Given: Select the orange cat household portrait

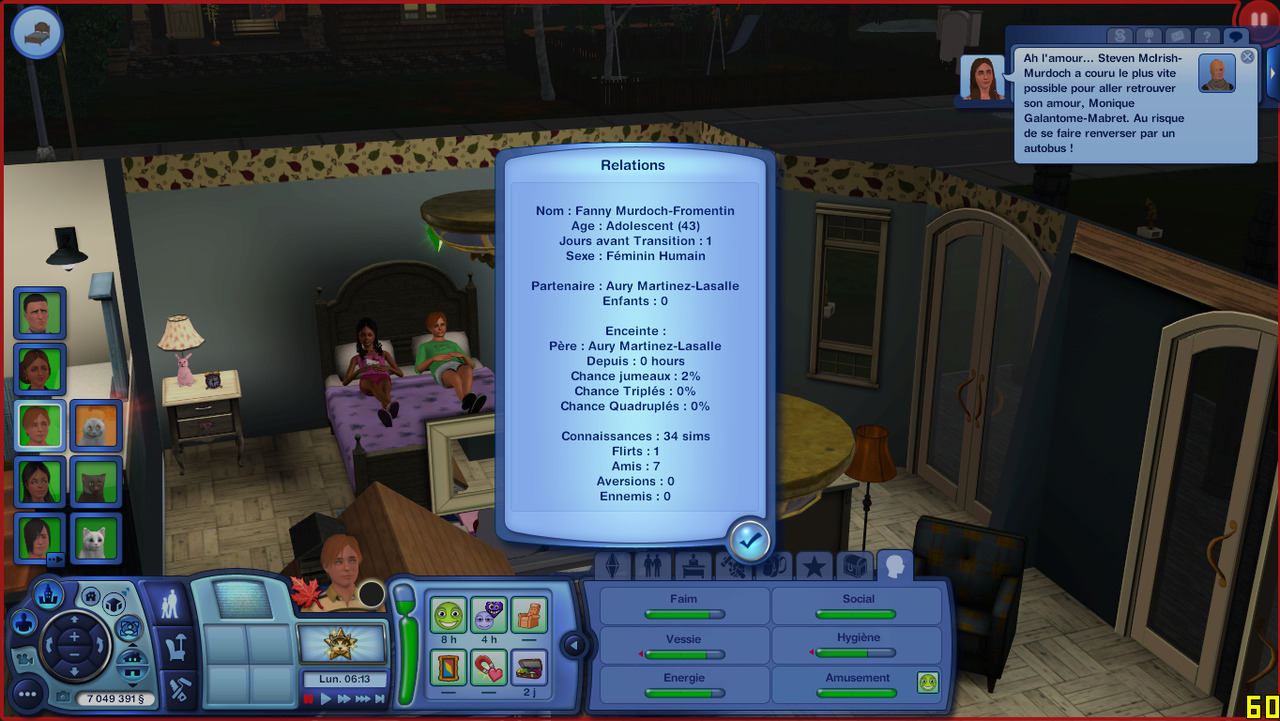Looking at the screenshot, I should 96,426.
